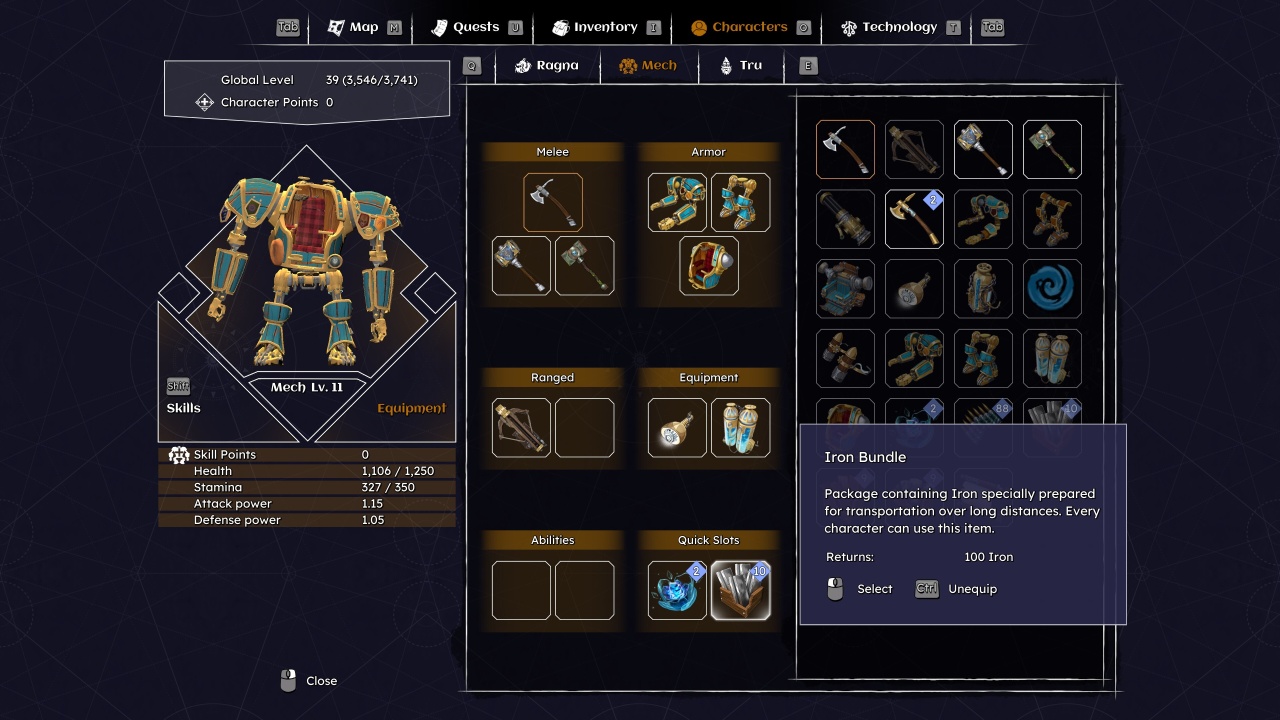Image resolution: width=1280 pixels, height=720 pixels.
Task: Show the Mech's Skills panel
Action: tap(183, 408)
